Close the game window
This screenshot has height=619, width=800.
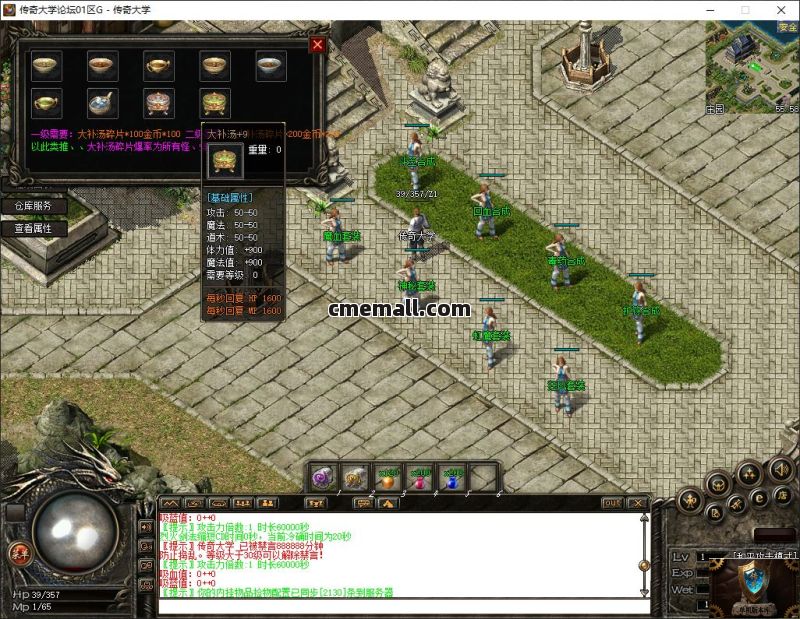(781, 9)
